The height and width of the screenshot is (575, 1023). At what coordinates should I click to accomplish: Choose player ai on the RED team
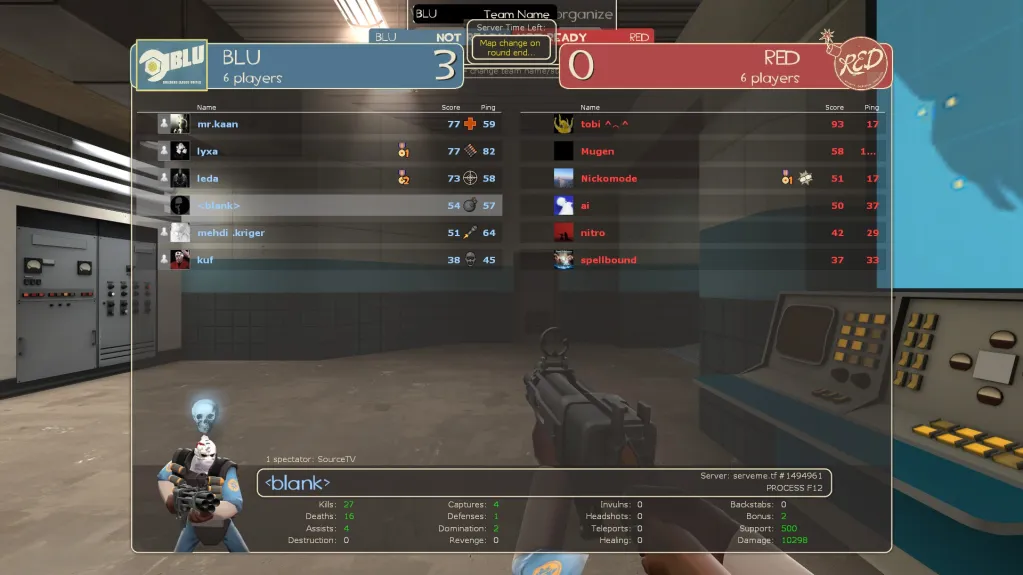pos(700,205)
